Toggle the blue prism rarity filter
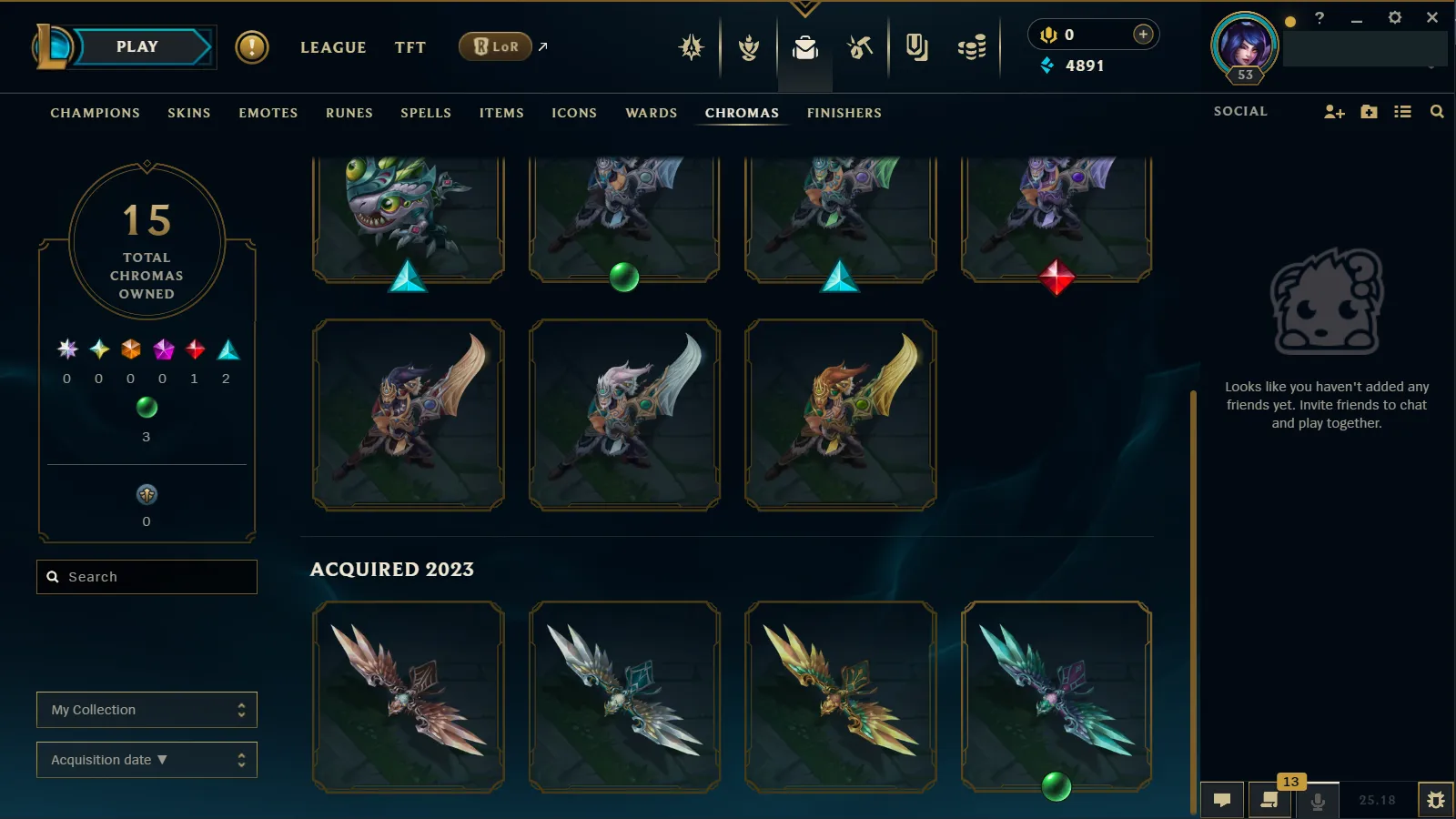This screenshot has height=819, width=1456. (227, 350)
